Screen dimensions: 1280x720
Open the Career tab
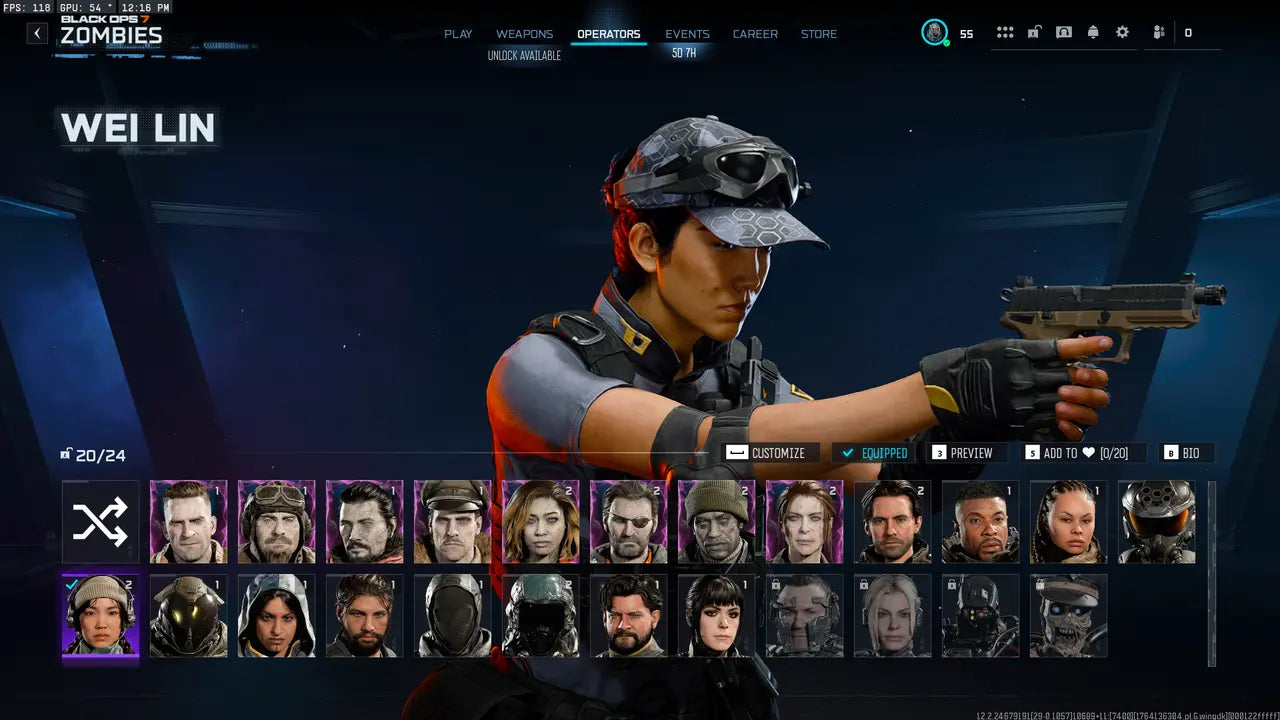(x=755, y=34)
